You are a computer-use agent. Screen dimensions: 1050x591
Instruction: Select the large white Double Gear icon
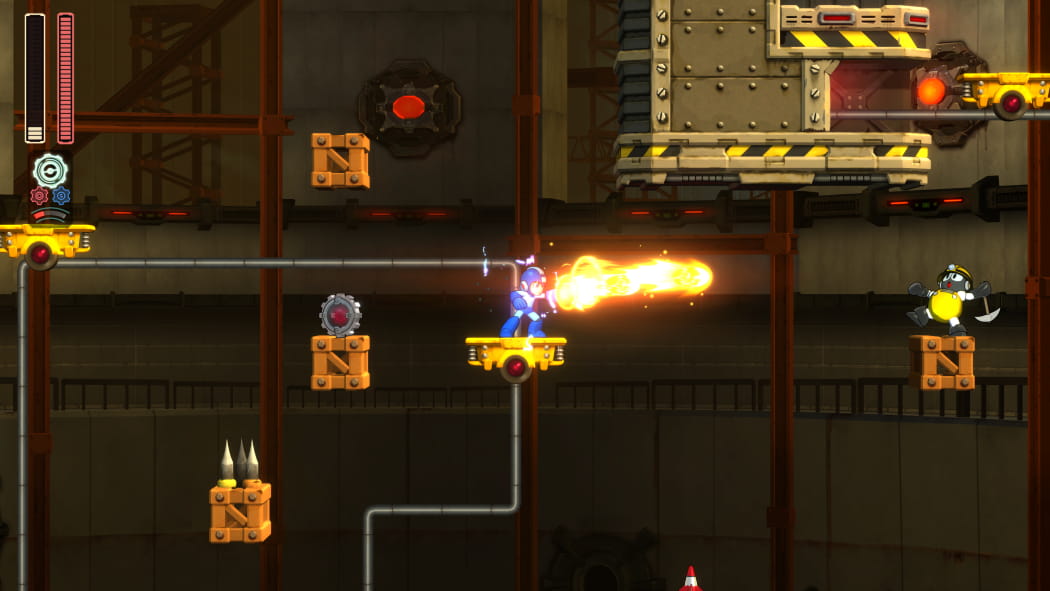(x=50, y=170)
